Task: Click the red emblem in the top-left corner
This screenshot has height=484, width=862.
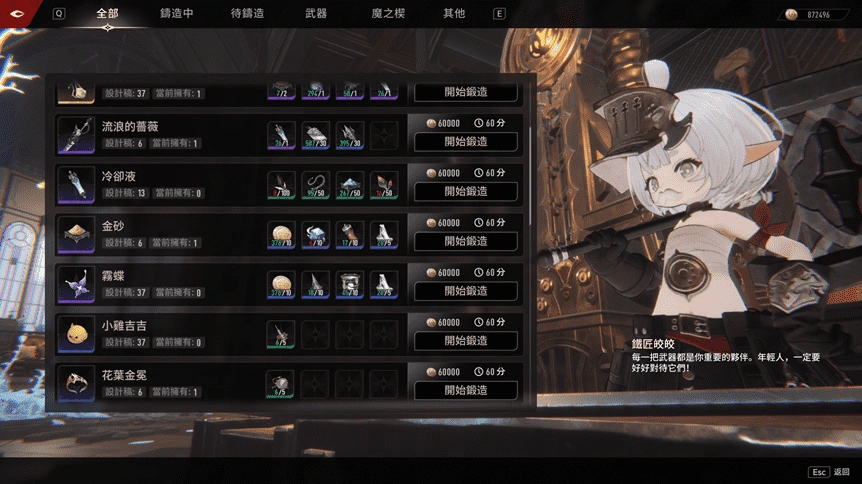Action: 18,13
